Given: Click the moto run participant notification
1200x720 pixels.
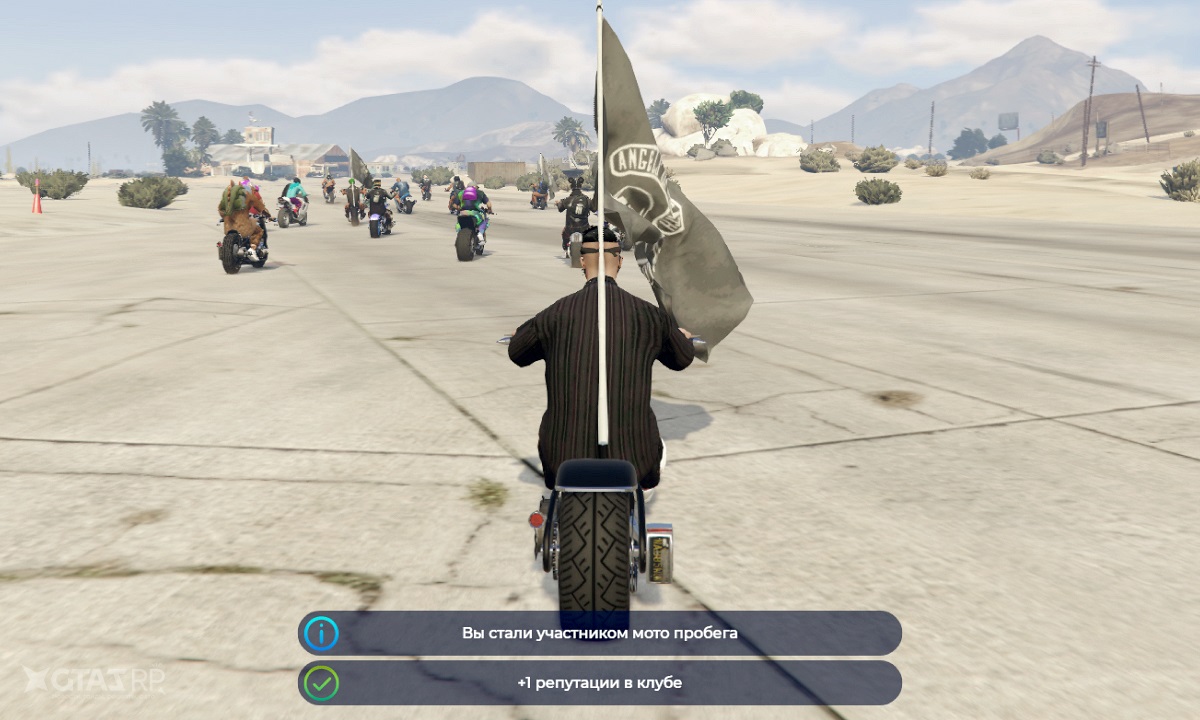Looking at the screenshot, I should coord(600,633).
